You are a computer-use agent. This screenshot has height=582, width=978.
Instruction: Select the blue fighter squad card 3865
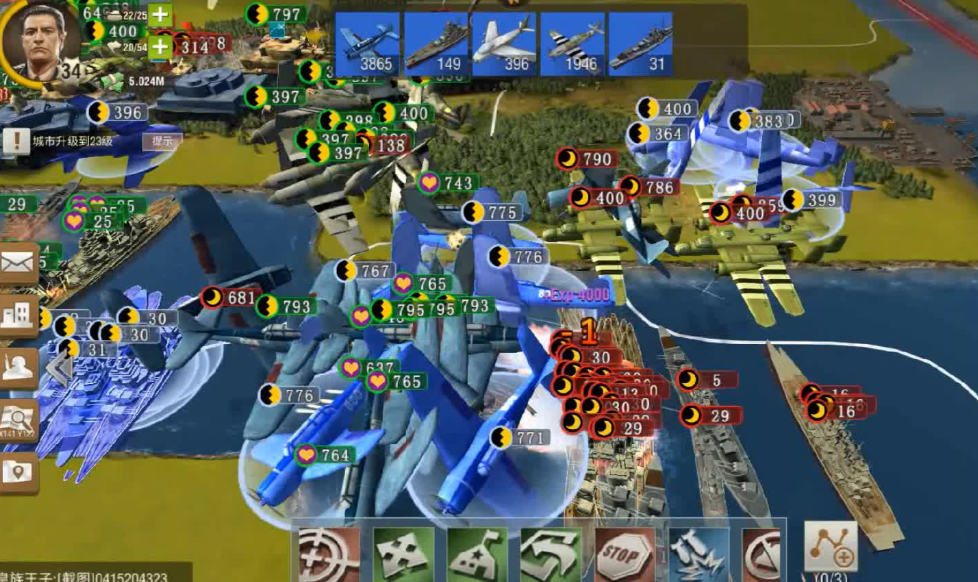pos(368,44)
